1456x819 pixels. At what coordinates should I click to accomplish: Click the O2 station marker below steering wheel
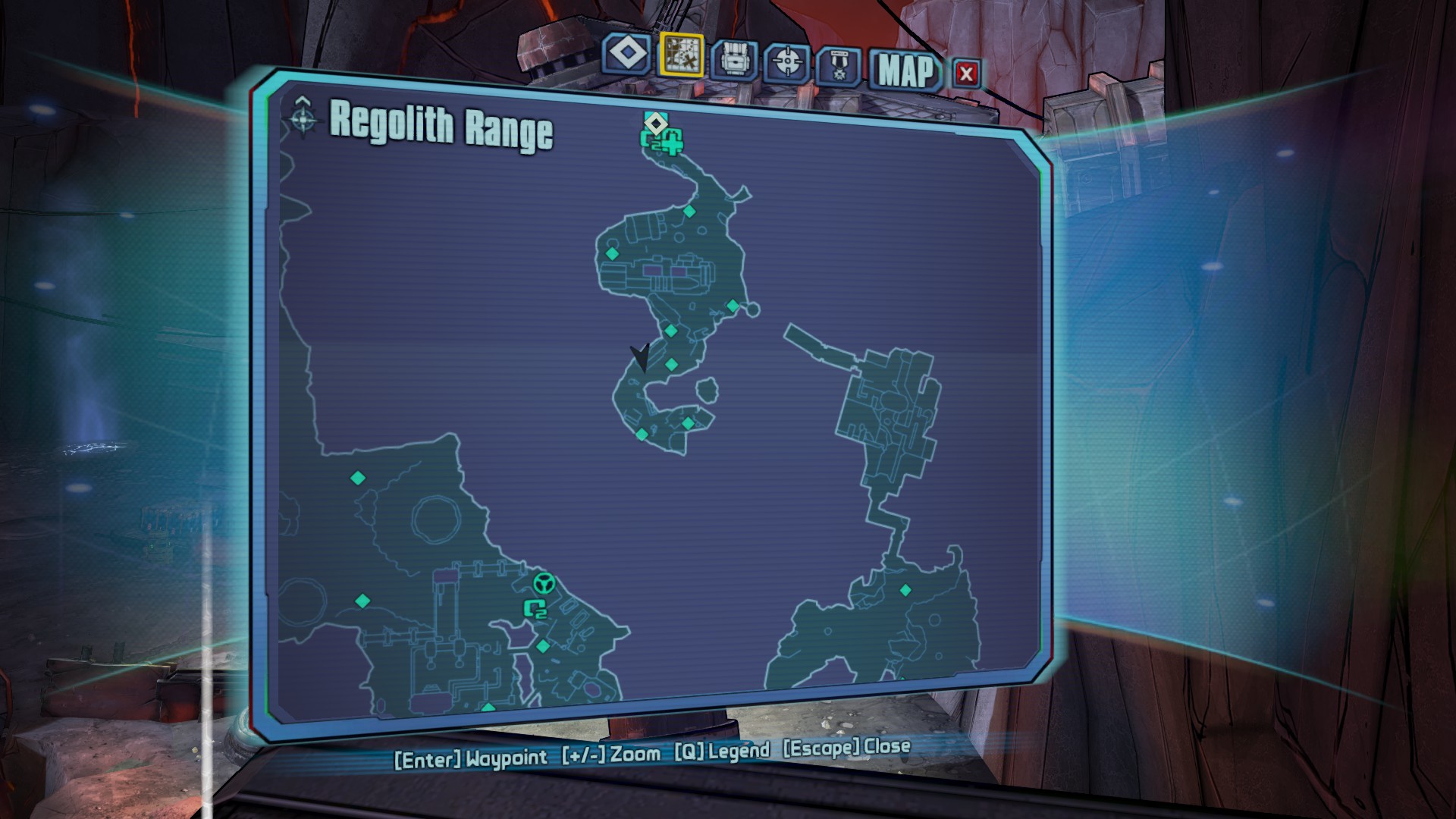535,608
